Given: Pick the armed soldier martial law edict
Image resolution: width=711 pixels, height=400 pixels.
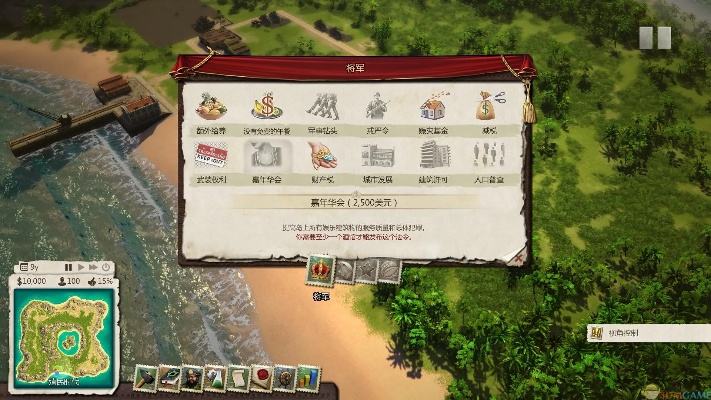Looking at the screenshot, I should click(377, 107).
